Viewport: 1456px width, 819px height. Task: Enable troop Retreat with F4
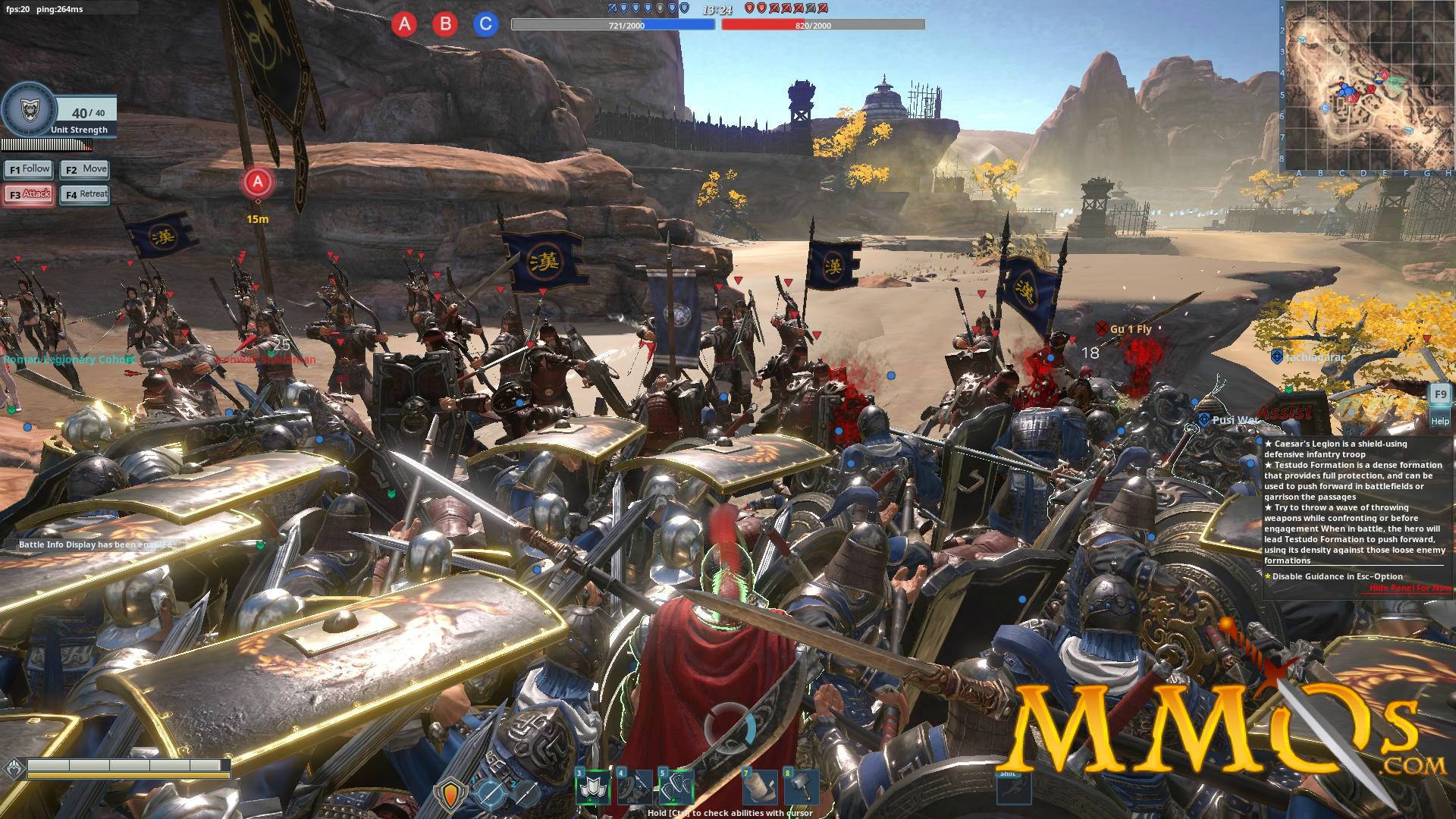[84, 194]
